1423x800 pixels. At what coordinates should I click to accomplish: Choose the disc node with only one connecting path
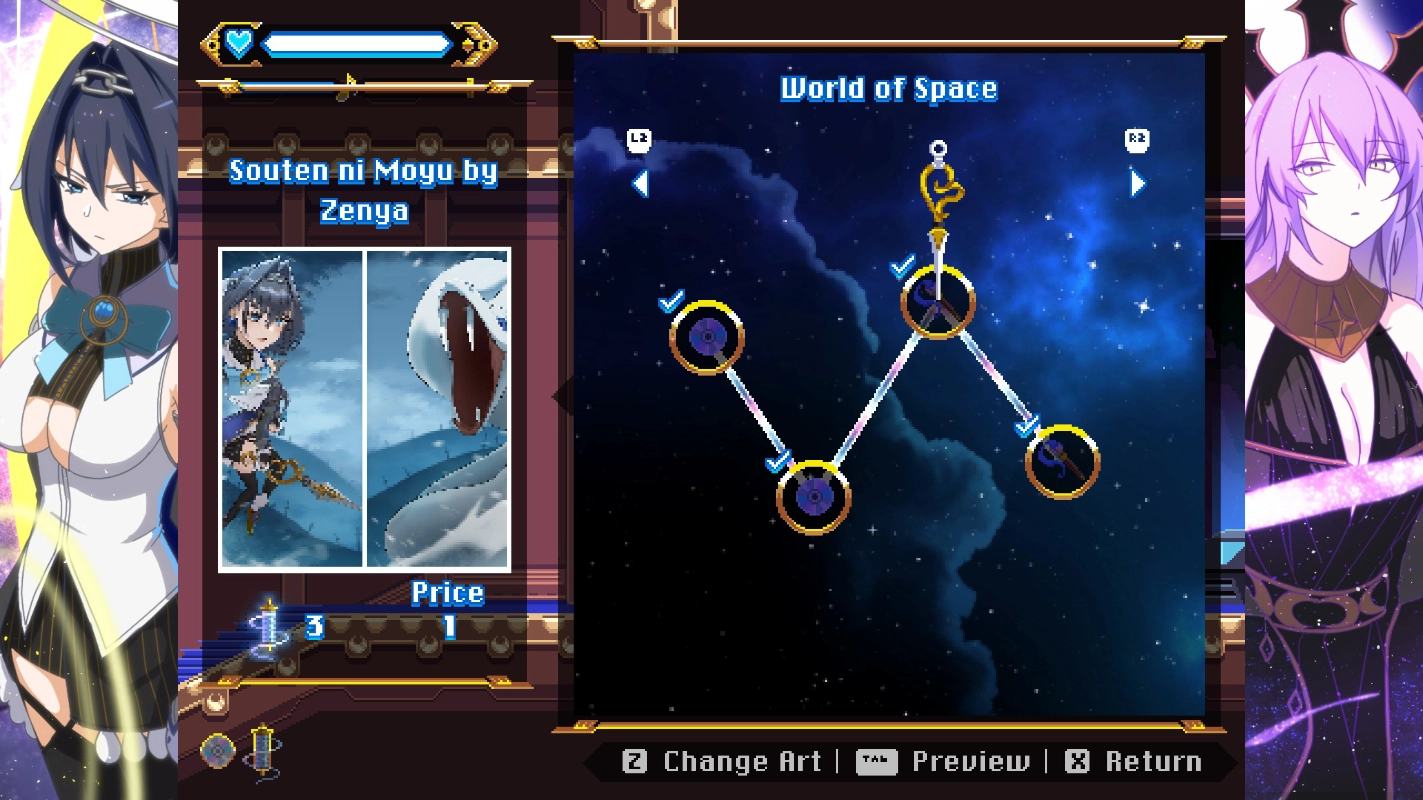click(x=707, y=337)
